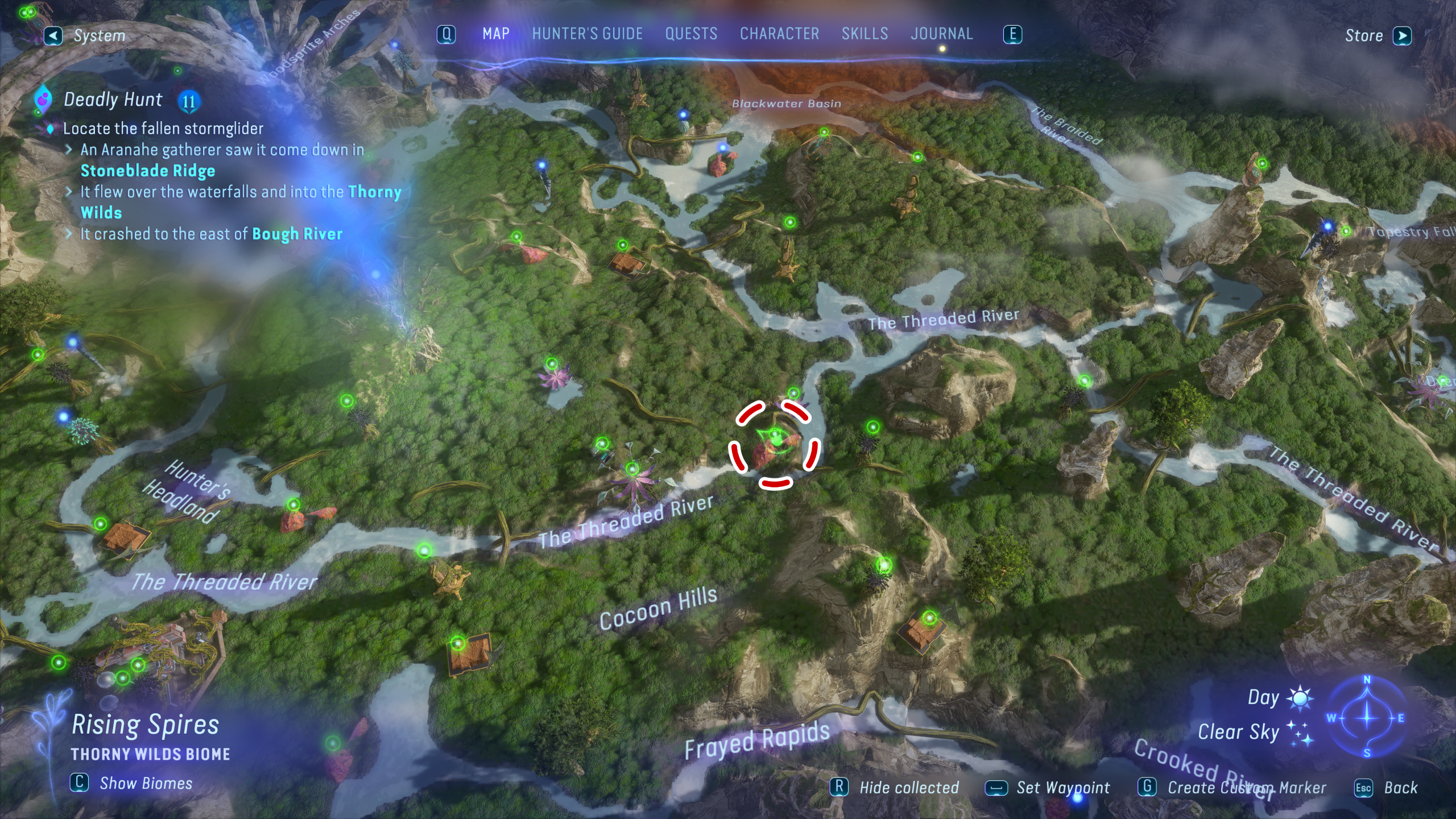Click the Deadly Hunt quest tracker
This screenshot has width=1456, height=819.
113,100
